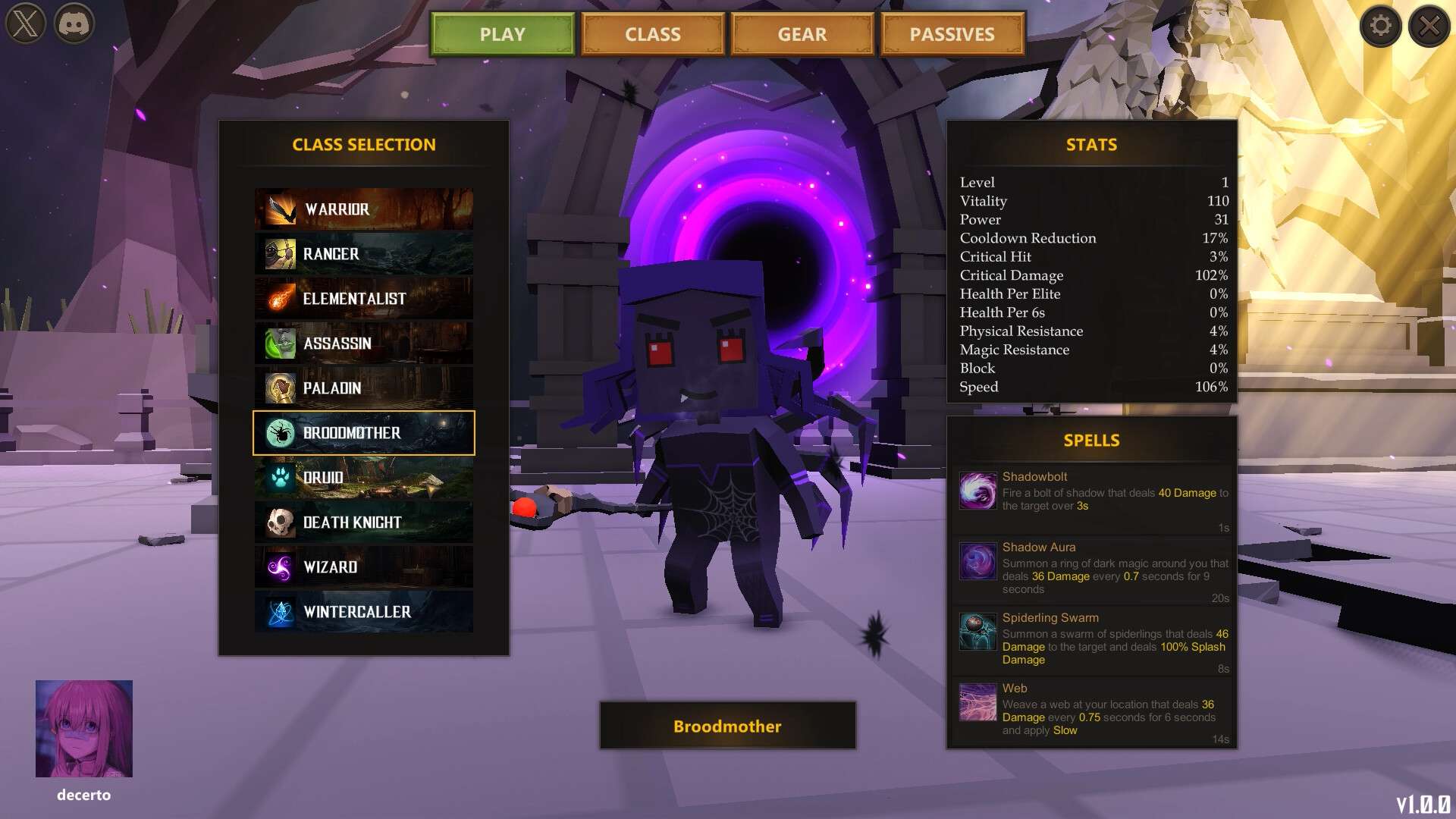Select the Wintercaller class
This screenshot has height=819, width=1456.
(x=364, y=612)
